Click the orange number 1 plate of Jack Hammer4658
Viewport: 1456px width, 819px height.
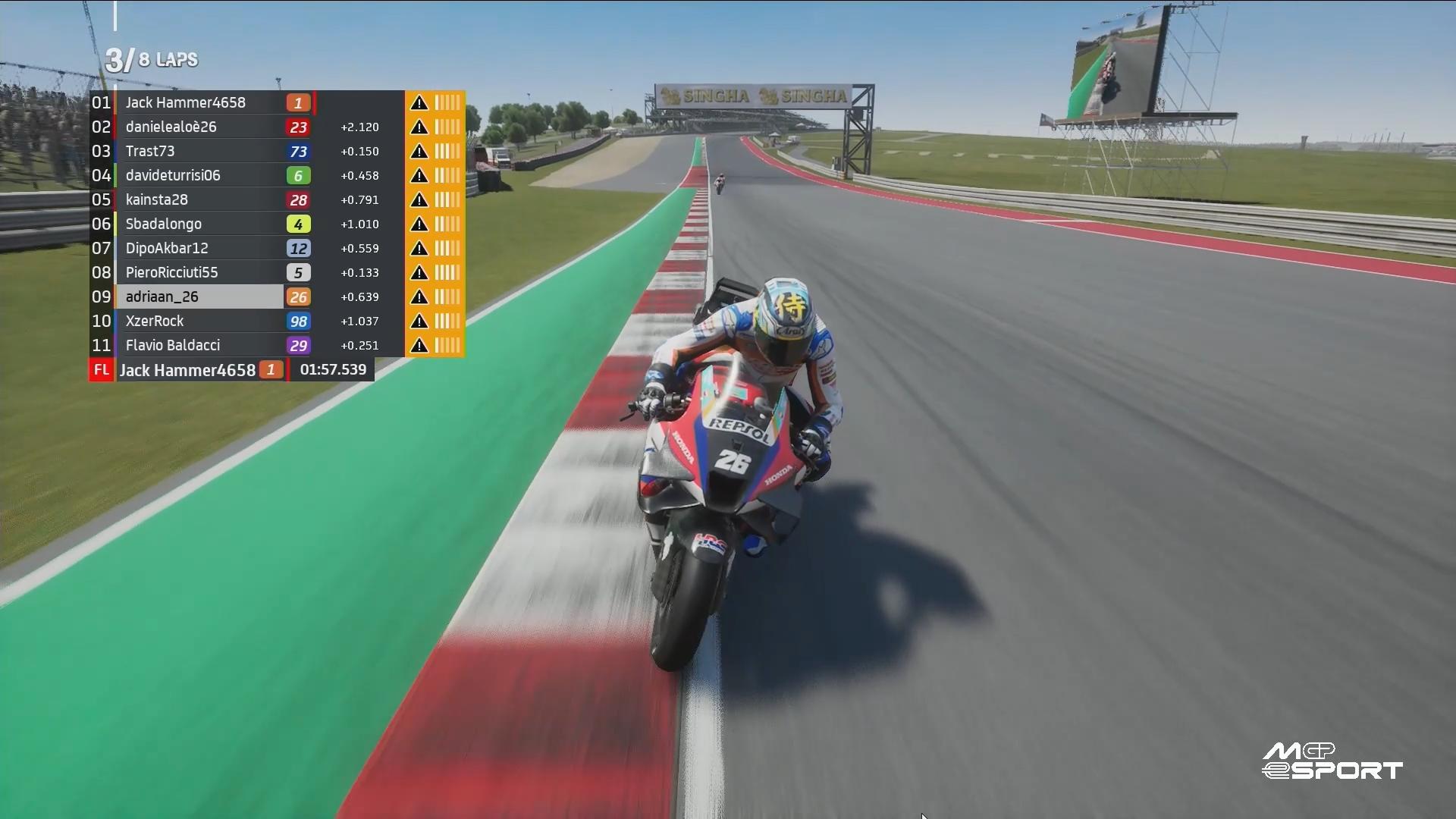tap(297, 102)
